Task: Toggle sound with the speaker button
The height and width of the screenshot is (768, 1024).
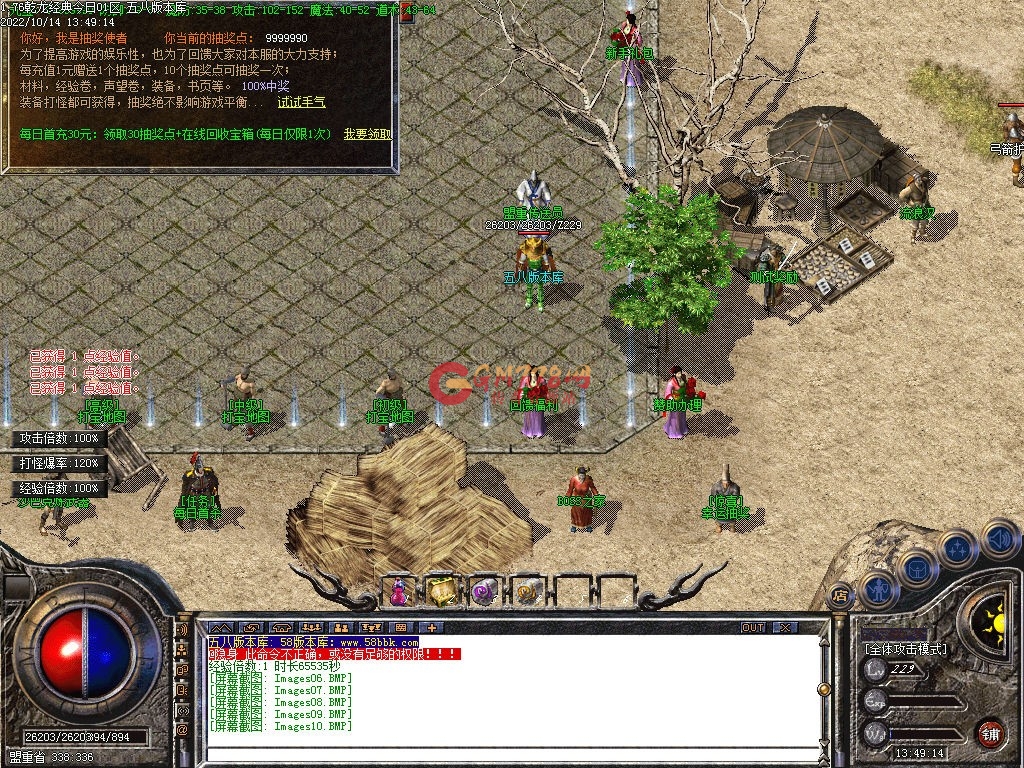Action: (x=999, y=539)
